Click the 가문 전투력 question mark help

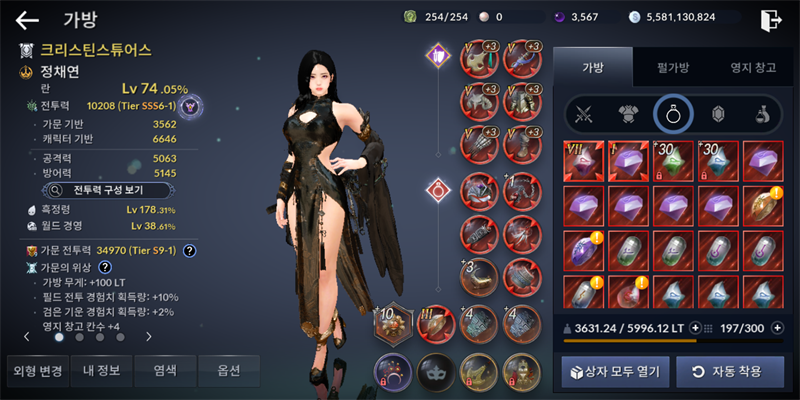coord(189,250)
